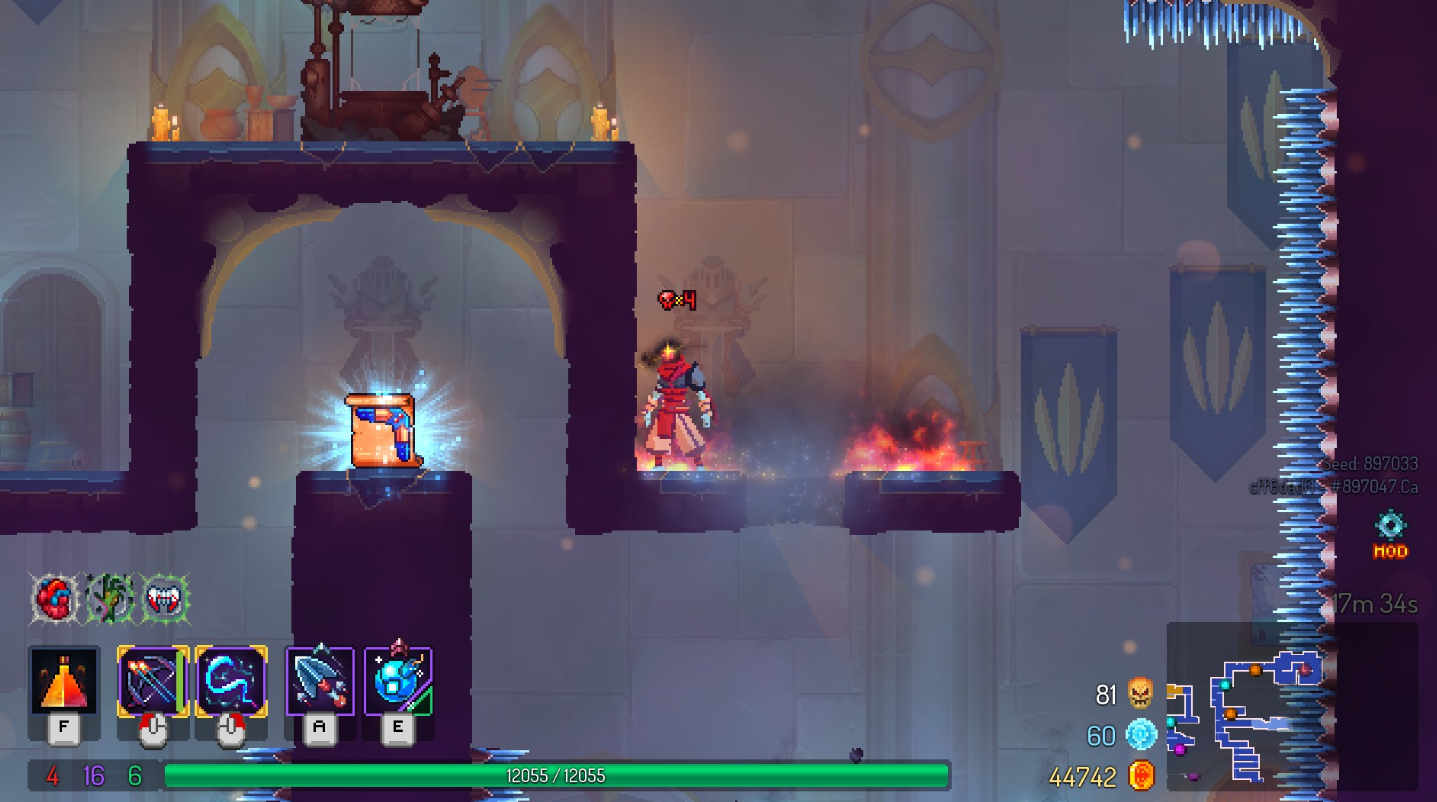This screenshot has width=1437, height=802.
Task: Click the F key label under the flask
Action: [x=63, y=727]
